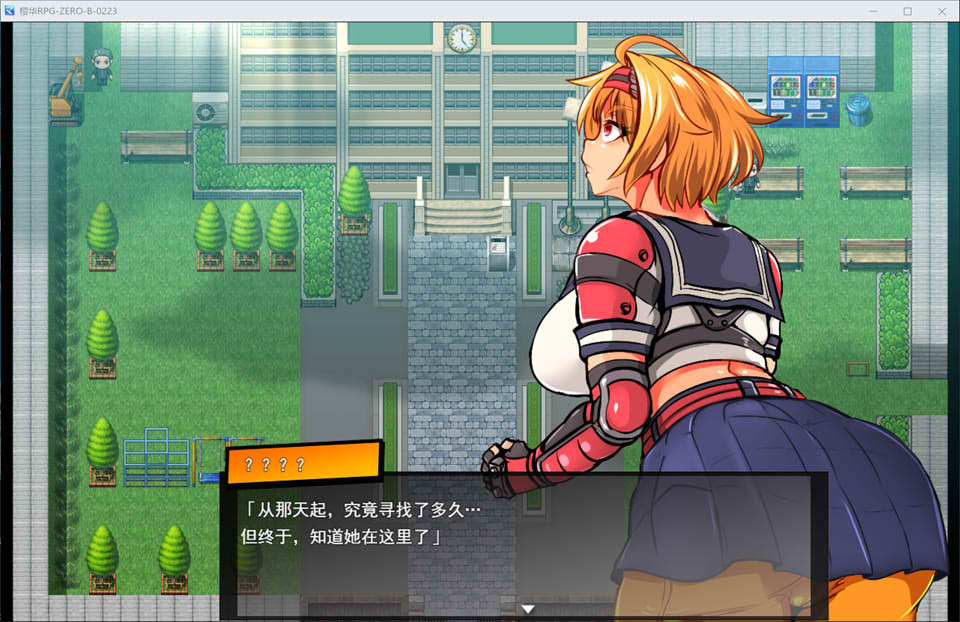This screenshot has height=622, width=960.
Task: Maximize the game window
Action: (x=908, y=11)
